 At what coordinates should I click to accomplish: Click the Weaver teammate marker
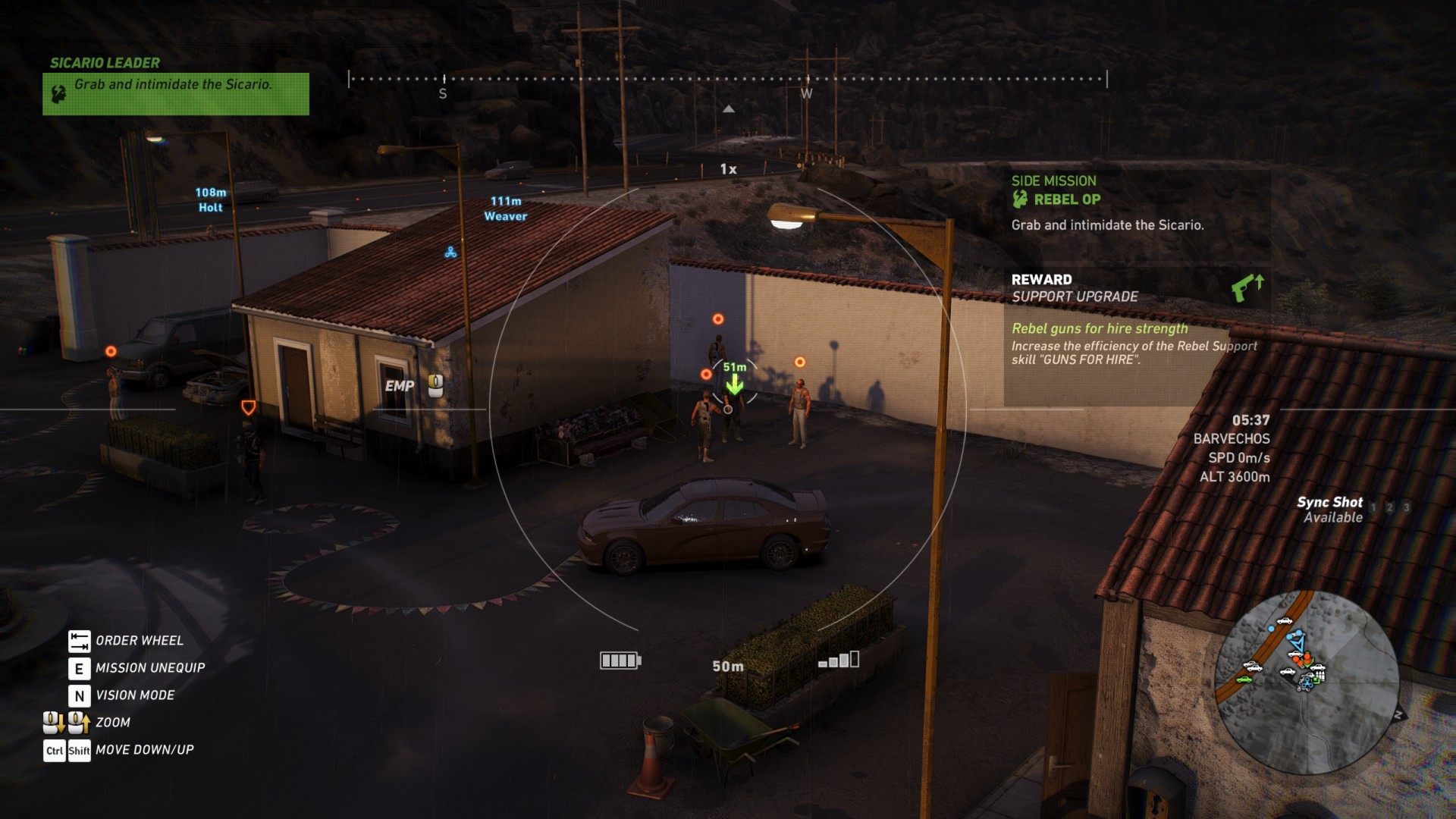click(506, 209)
